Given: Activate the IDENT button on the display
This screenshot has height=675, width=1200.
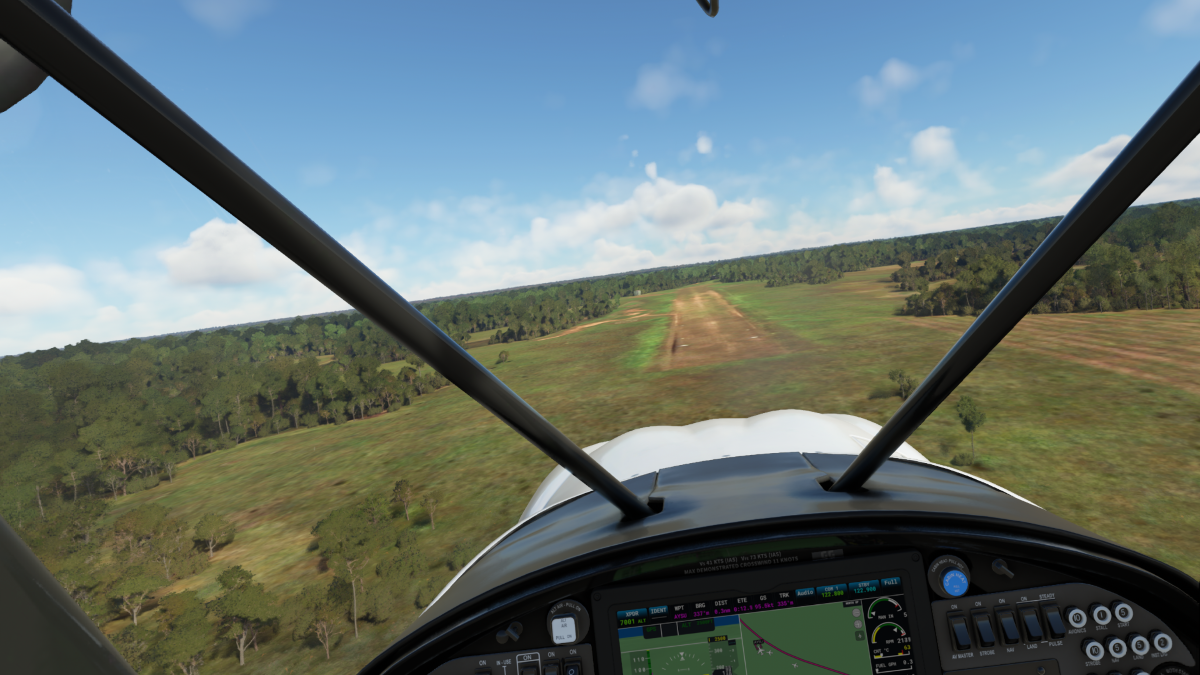Looking at the screenshot, I should (659, 609).
